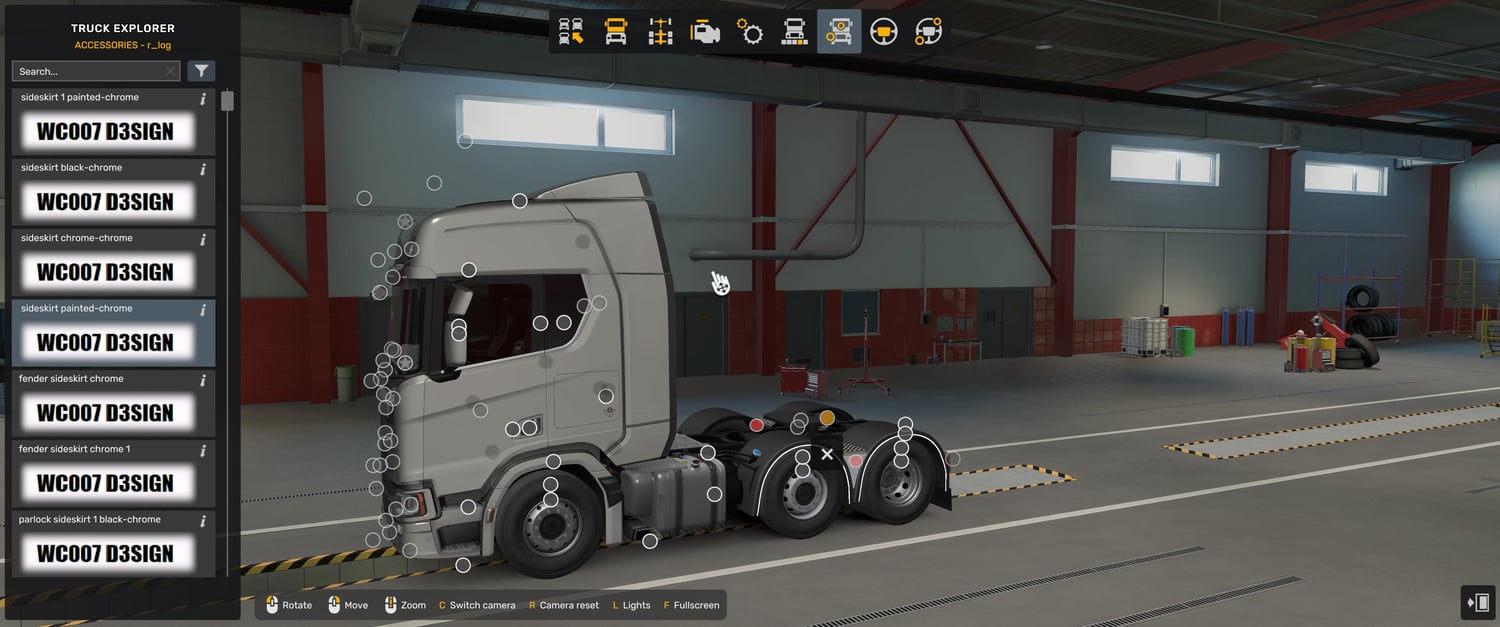This screenshot has height=627, width=1500.
Task: Collapse the panel with the bottom-right arrow button
Action: [1477, 603]
